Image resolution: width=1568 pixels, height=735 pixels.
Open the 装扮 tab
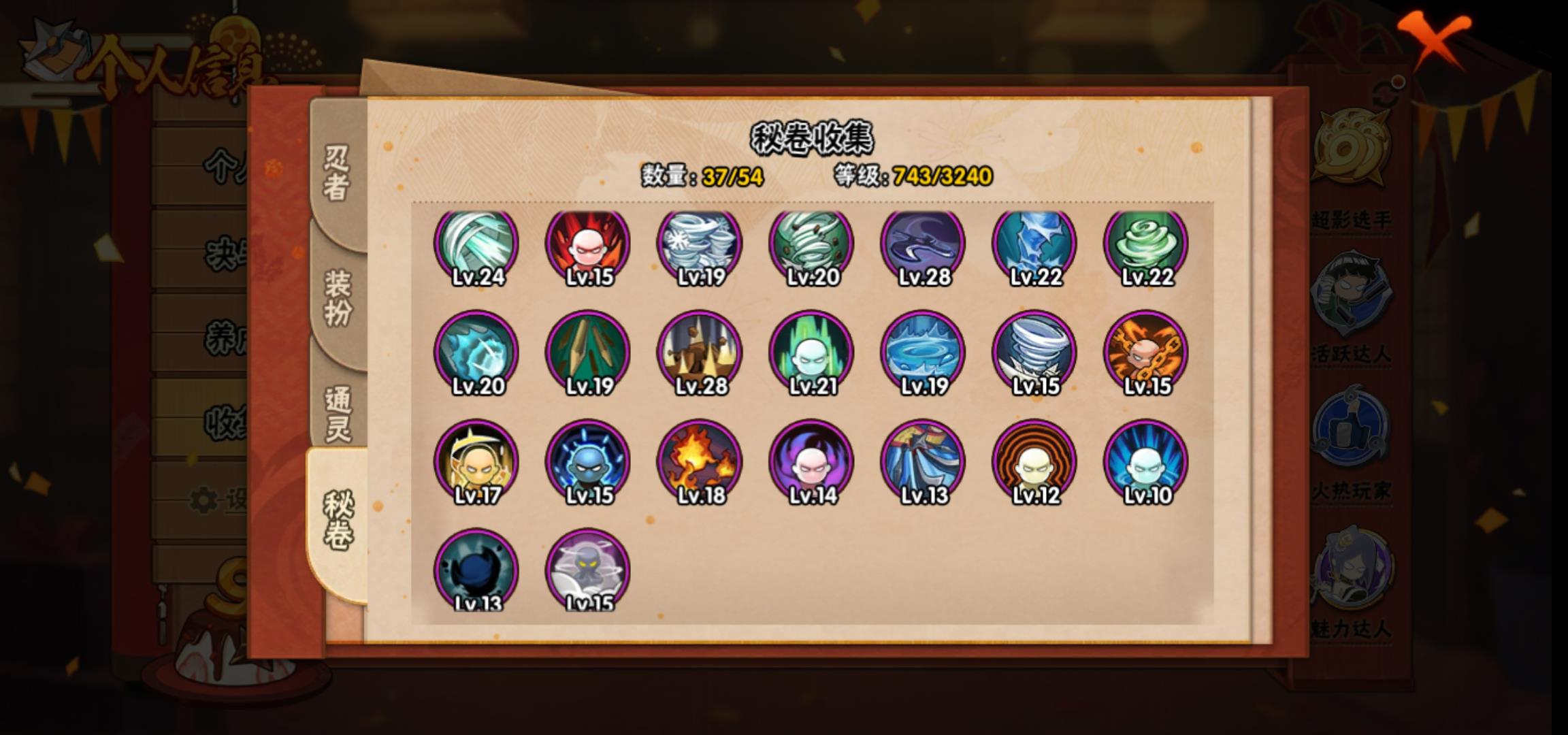click(338, 297)
